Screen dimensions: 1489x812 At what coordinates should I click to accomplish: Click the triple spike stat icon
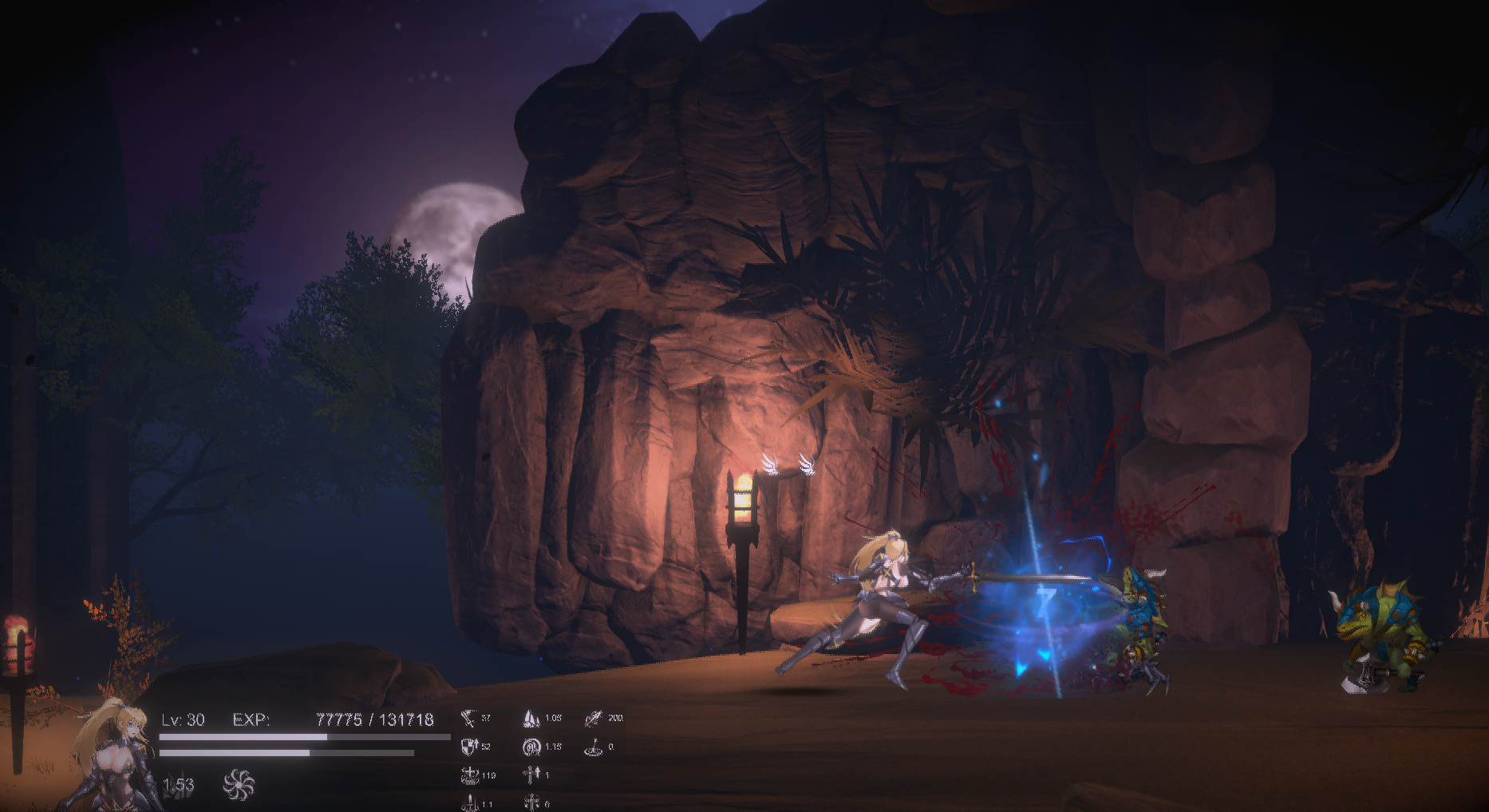pos(531,719)
